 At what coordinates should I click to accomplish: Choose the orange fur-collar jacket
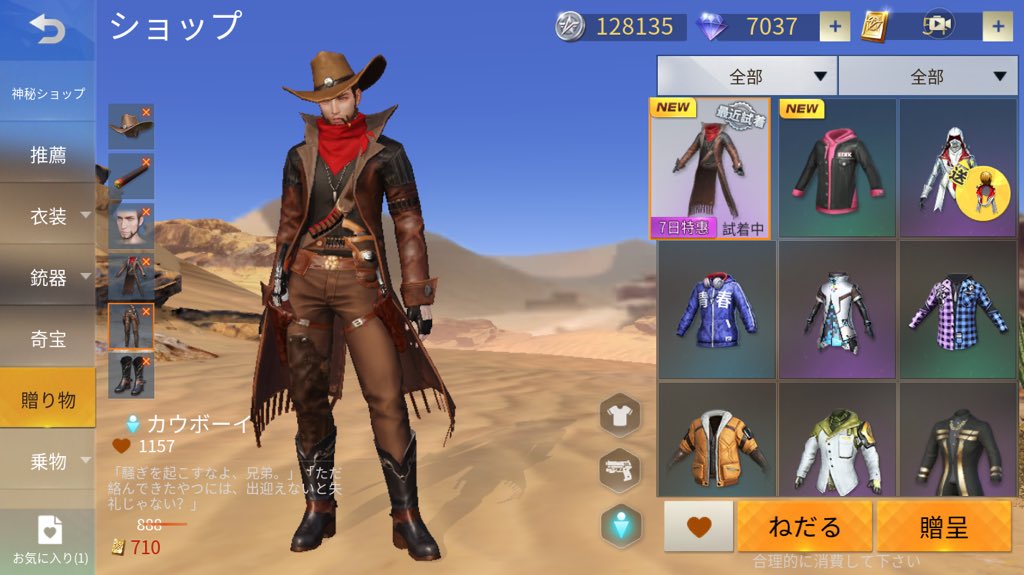716,442
